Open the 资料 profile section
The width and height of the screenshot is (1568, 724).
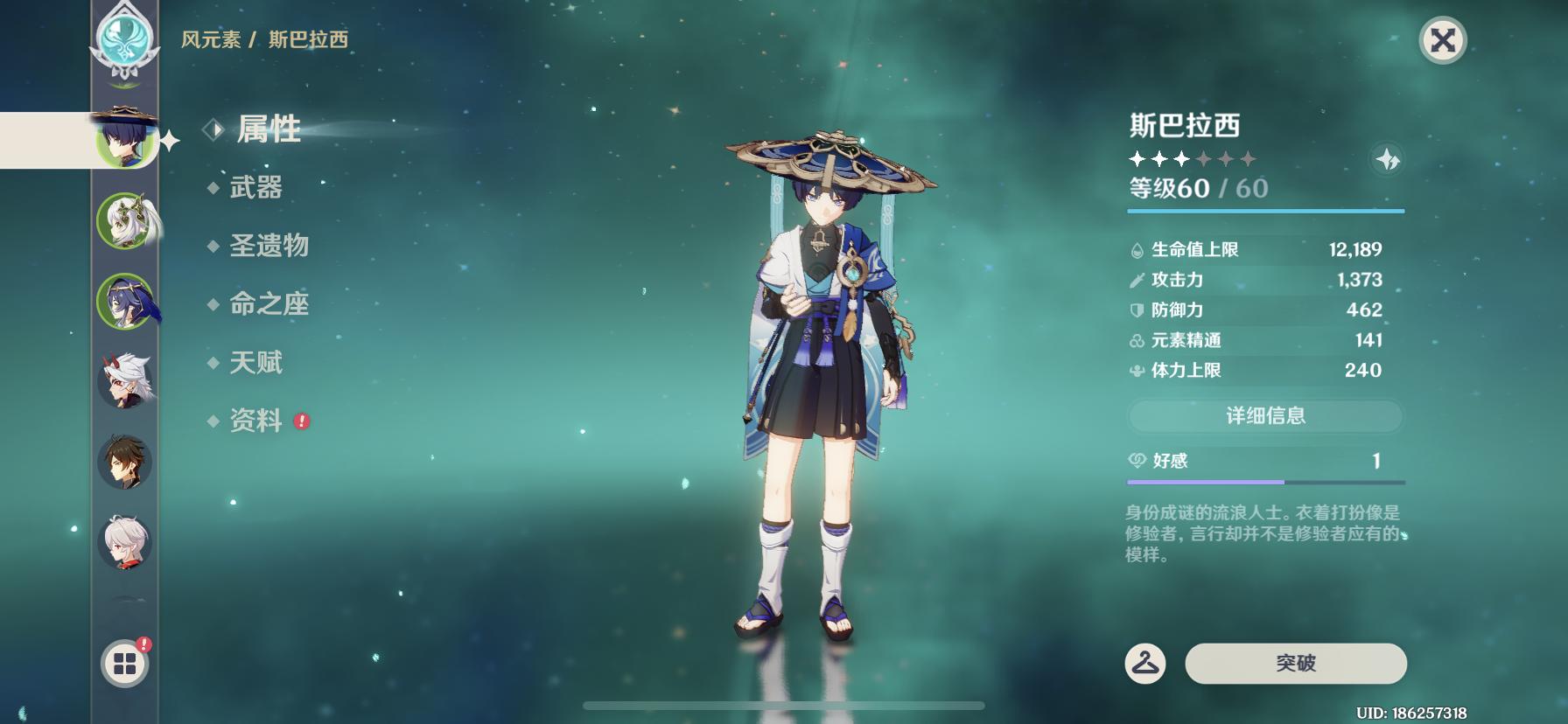tap(255, 421)
